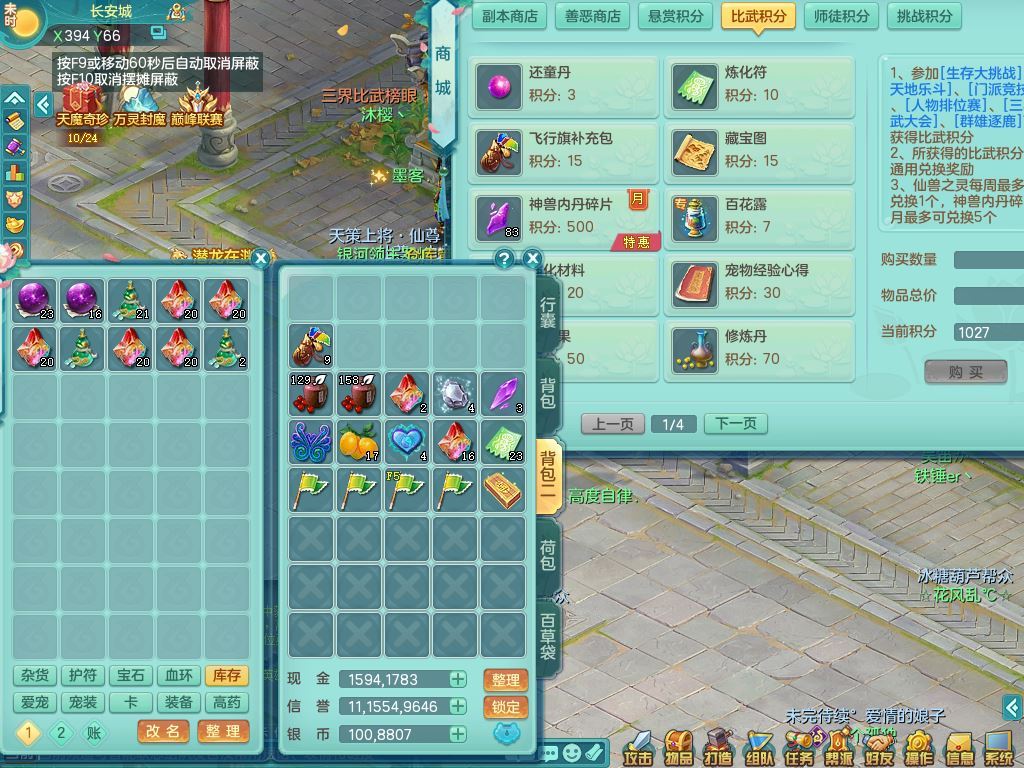Close the inventory bag panel

coord(532,258)
